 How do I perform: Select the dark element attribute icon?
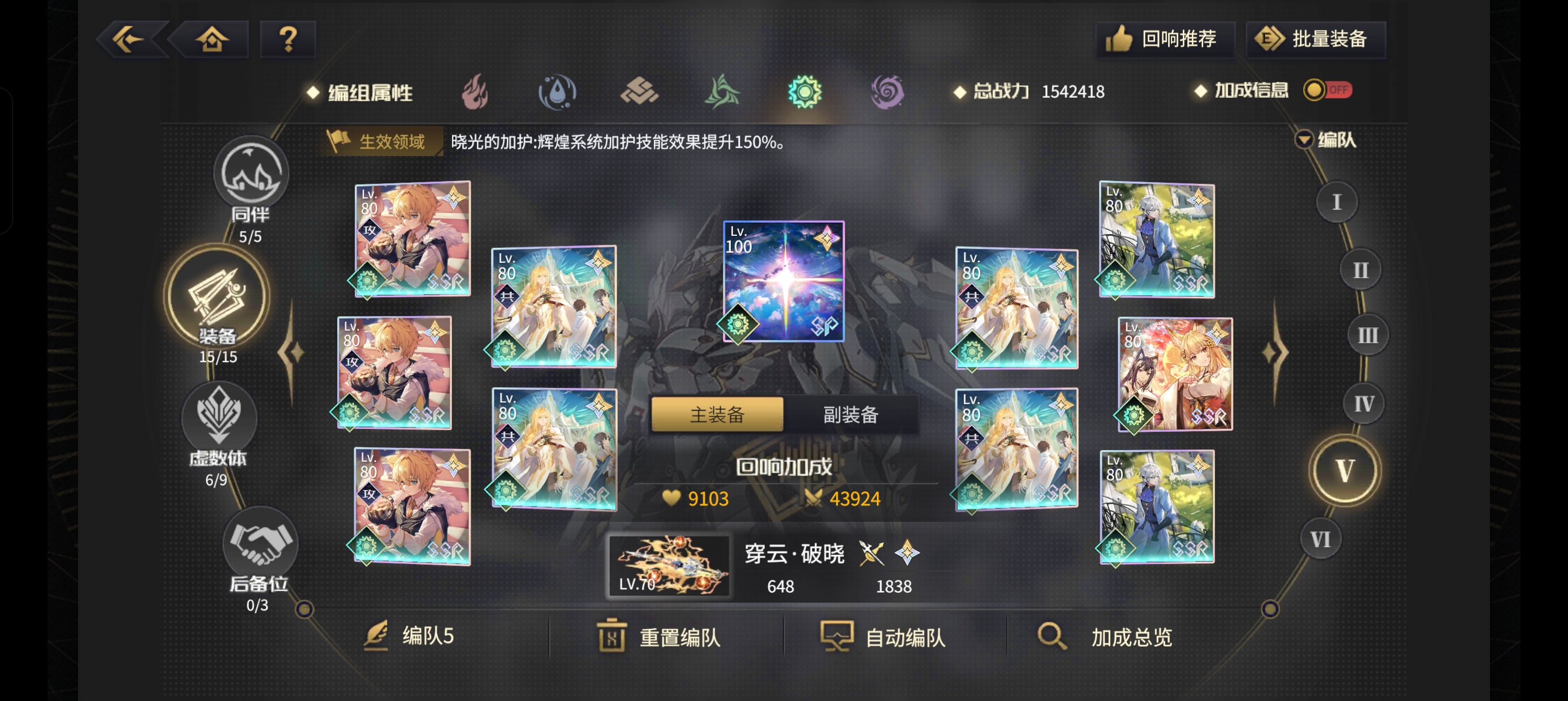tap(888, 92)
